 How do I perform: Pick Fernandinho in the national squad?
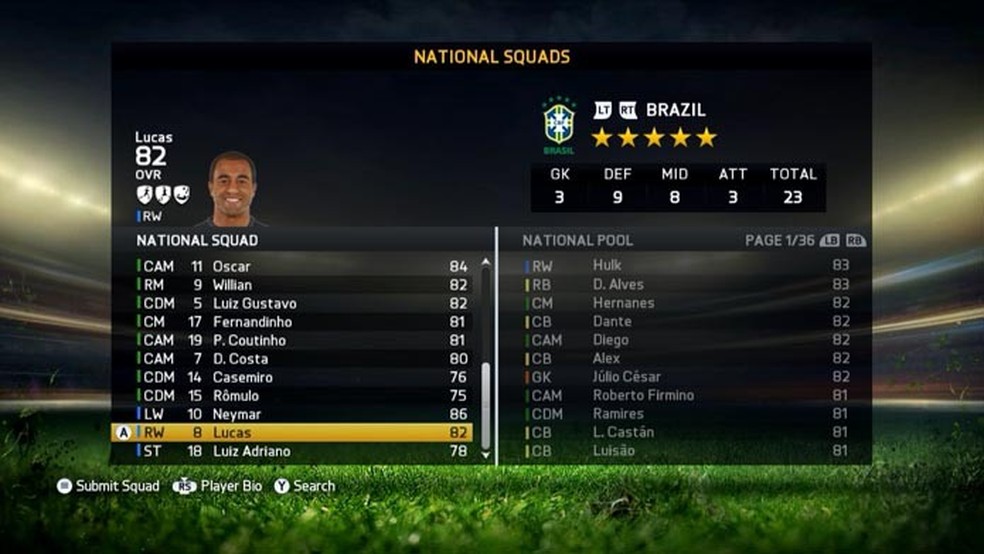(x=300, y=322)
